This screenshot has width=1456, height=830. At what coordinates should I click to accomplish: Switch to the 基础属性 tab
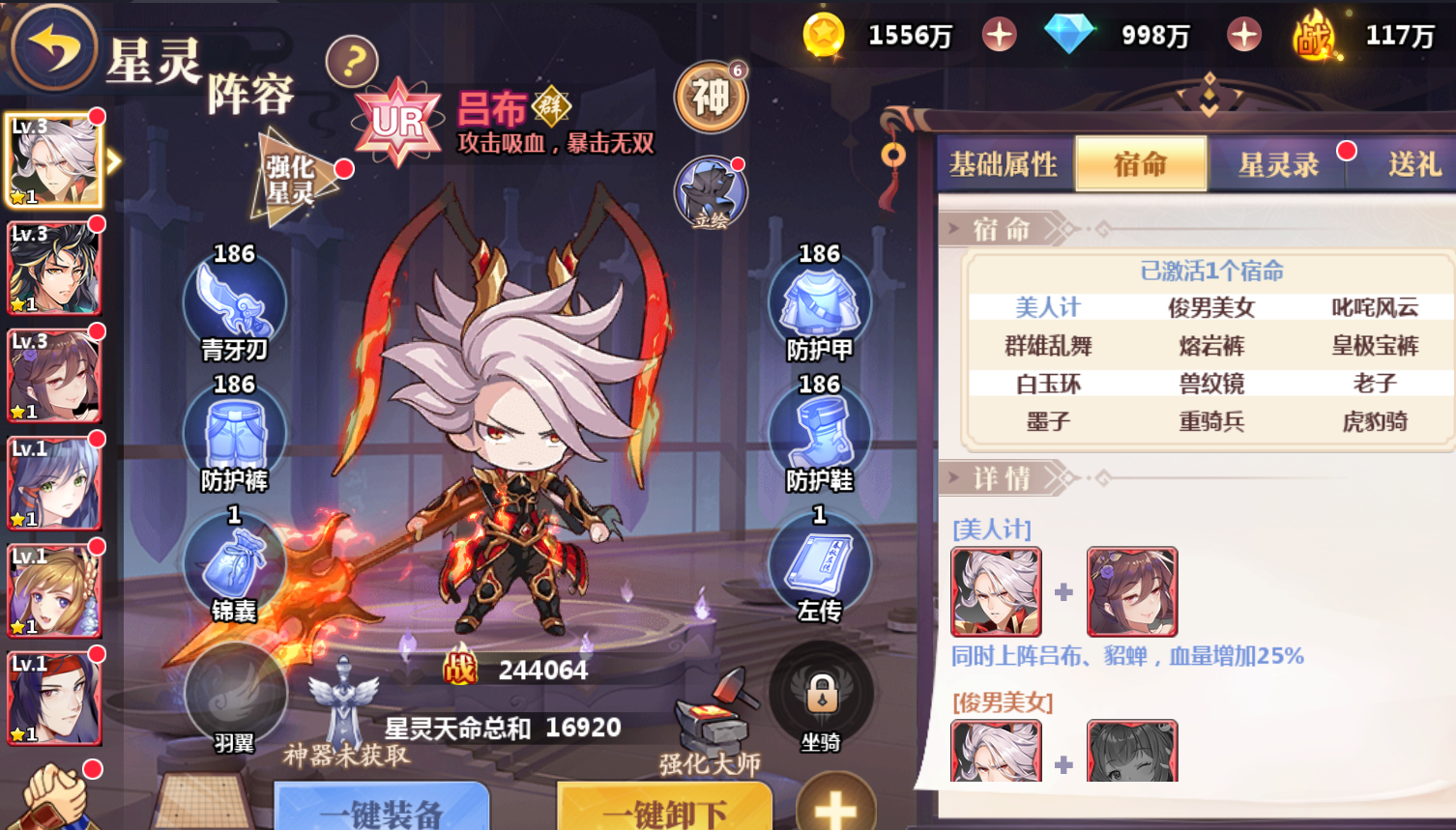[1004, 164]
